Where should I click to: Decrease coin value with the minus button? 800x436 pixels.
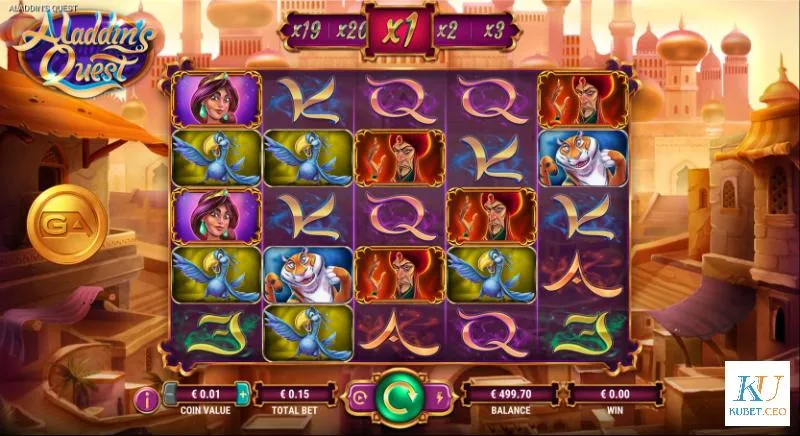[170, 395]
